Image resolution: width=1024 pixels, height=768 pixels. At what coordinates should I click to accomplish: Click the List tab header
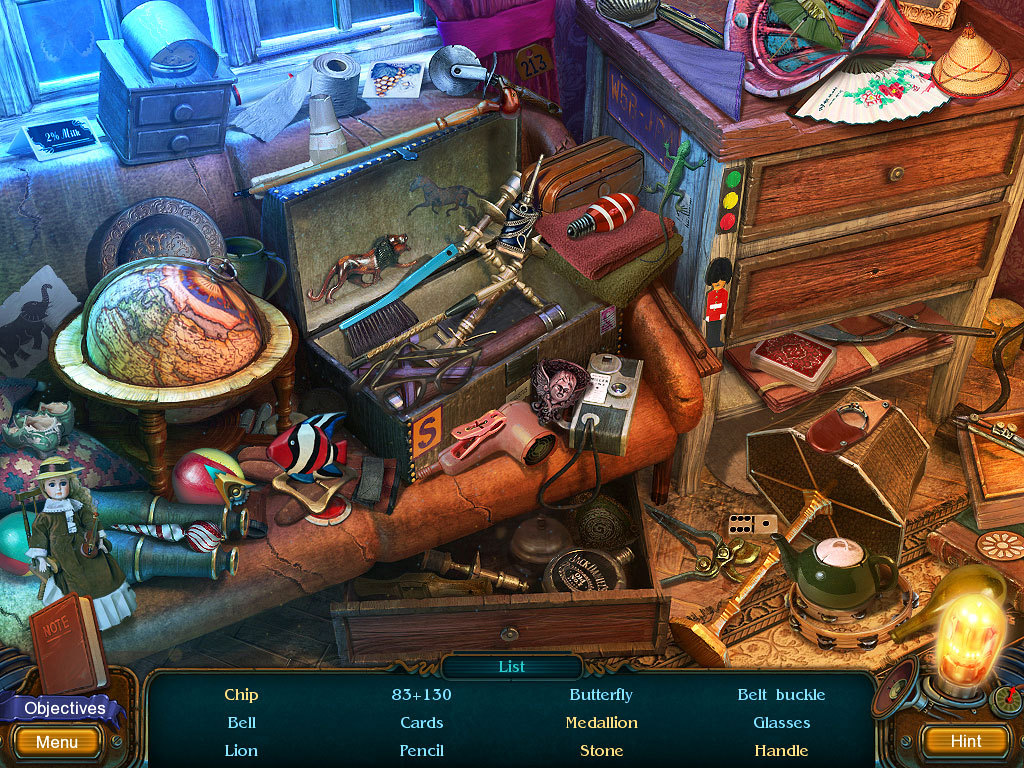(511, 667)
